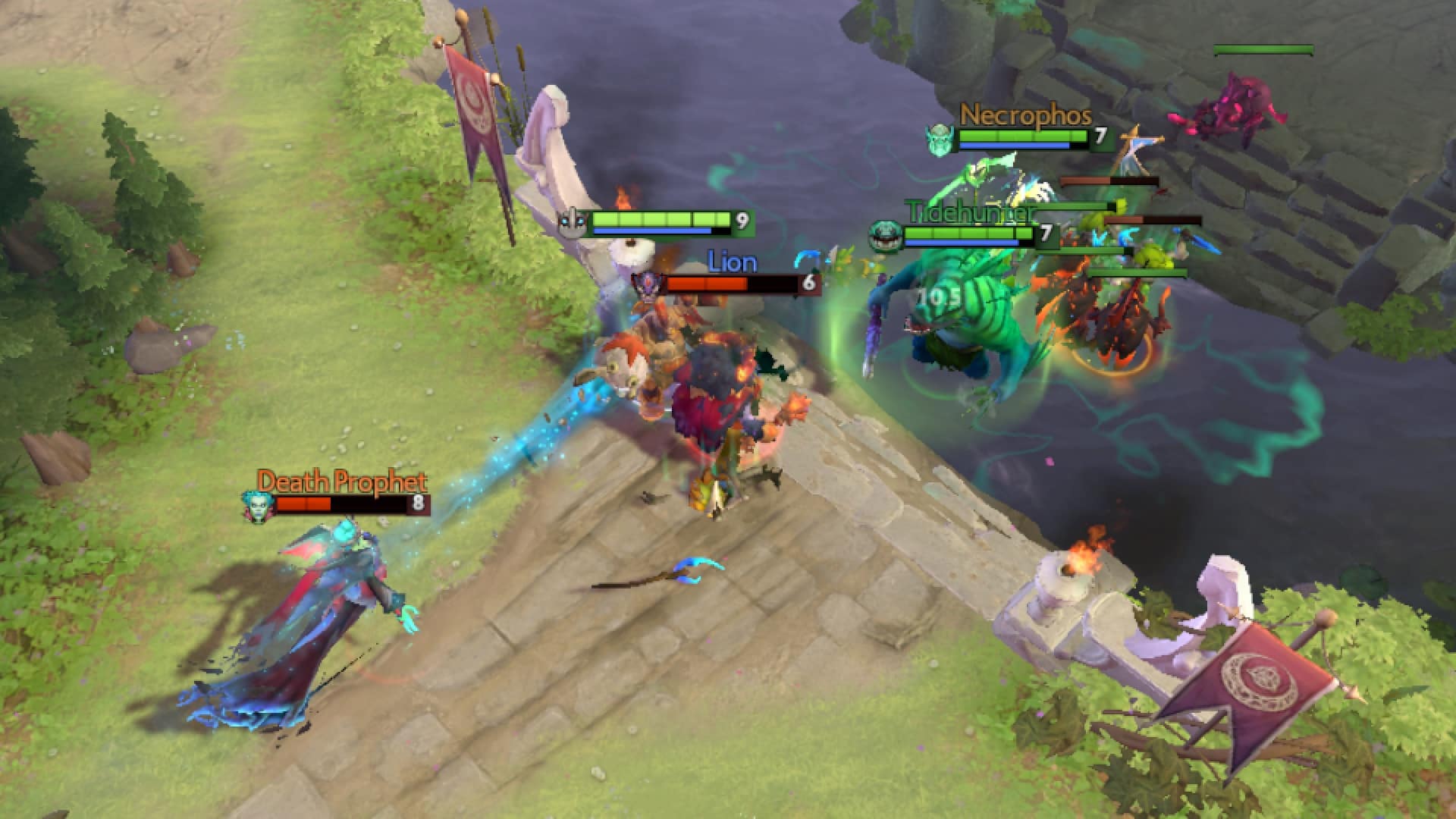
Task: Click the Necrophos name label
Action: [1024, 115]
